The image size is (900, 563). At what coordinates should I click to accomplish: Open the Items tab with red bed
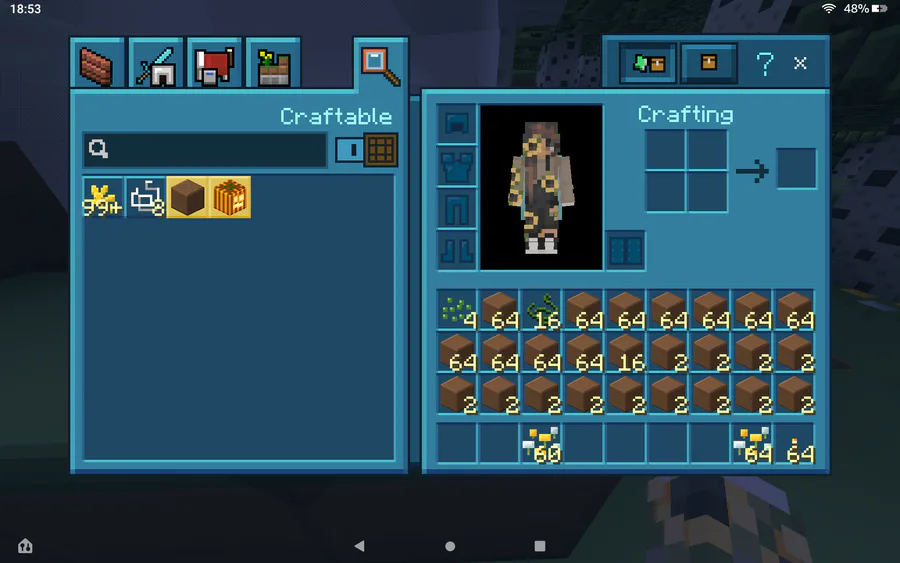pyautogui.click(x=213, y=64)
